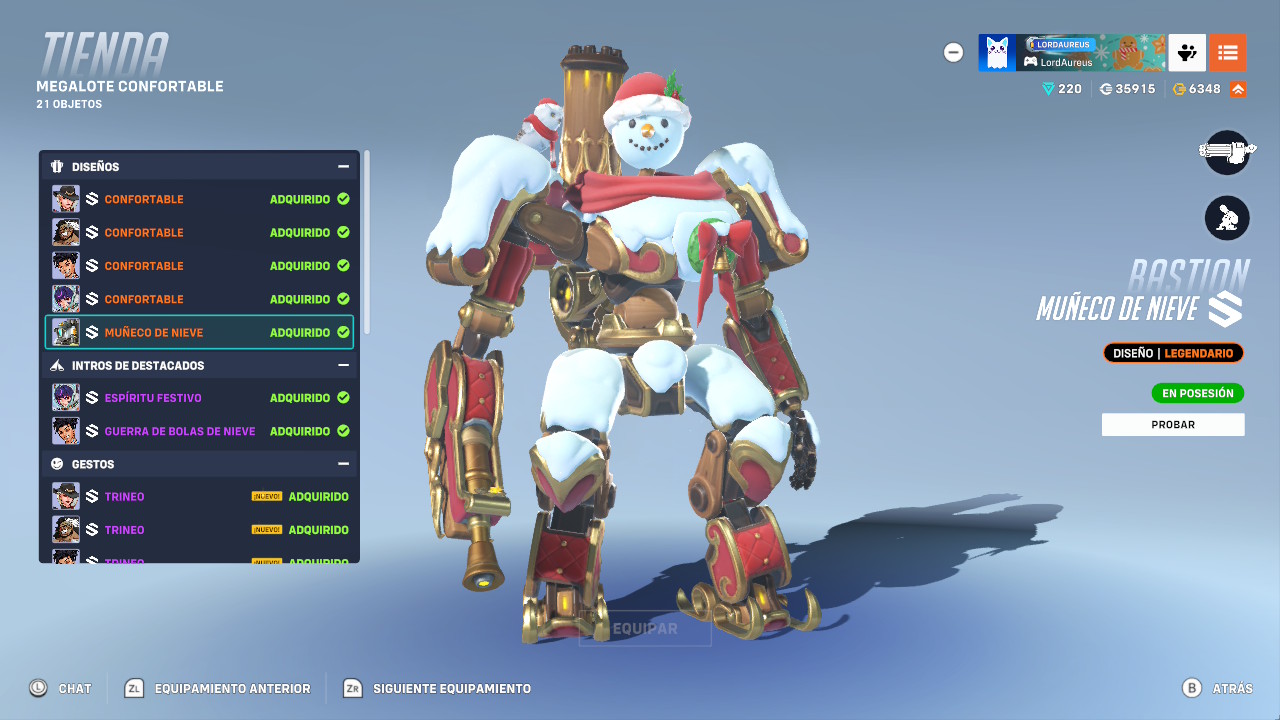Select the ESPÍRITU FESTIVO highlight intro
Screen dimensions: 1280x720
click(x=198, y=398)
